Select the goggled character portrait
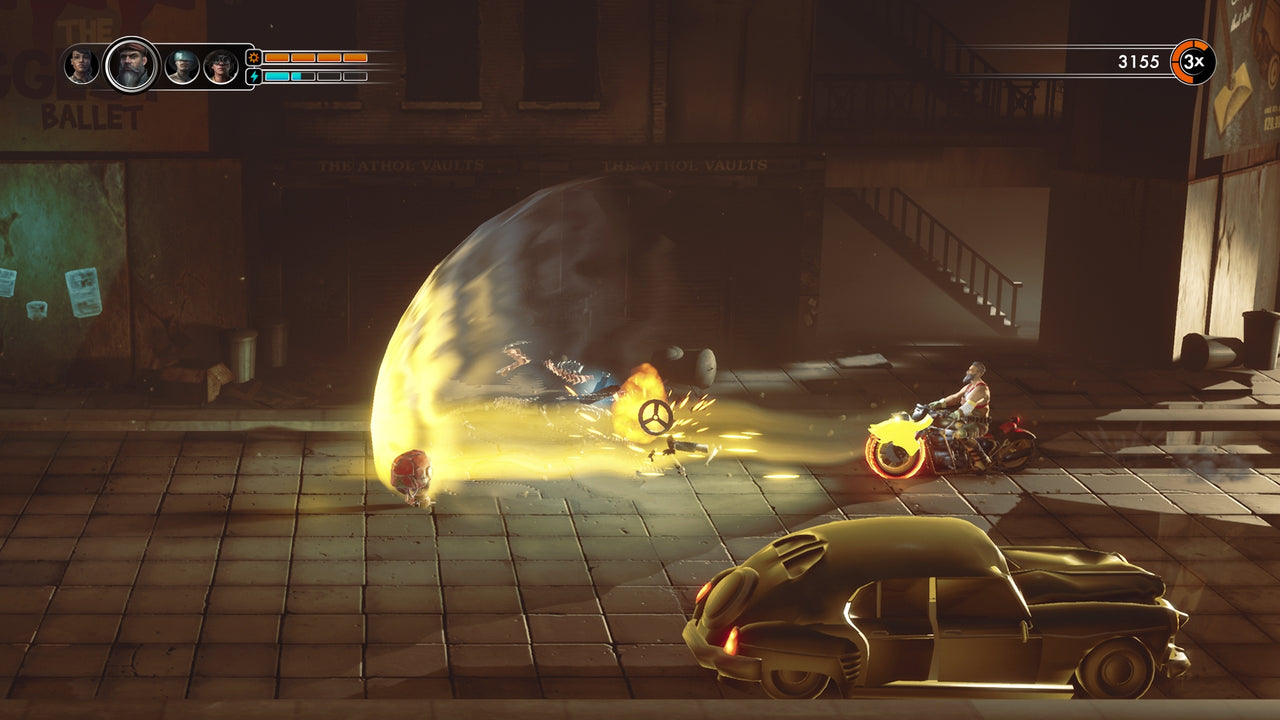This screenshot has width=1280, height=720. (x=218, y=65)
